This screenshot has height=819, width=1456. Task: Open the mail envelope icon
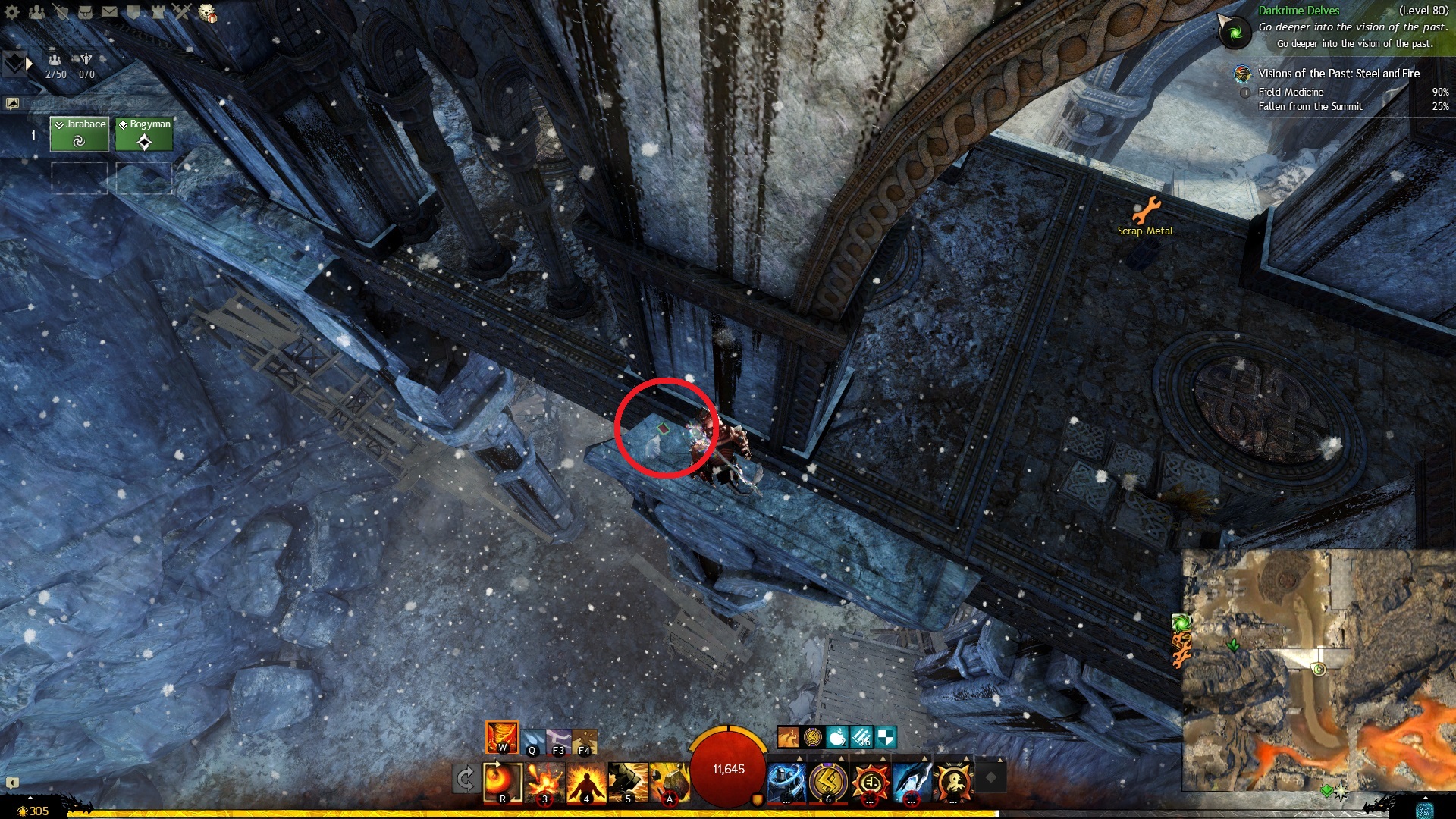pos(109,11)
